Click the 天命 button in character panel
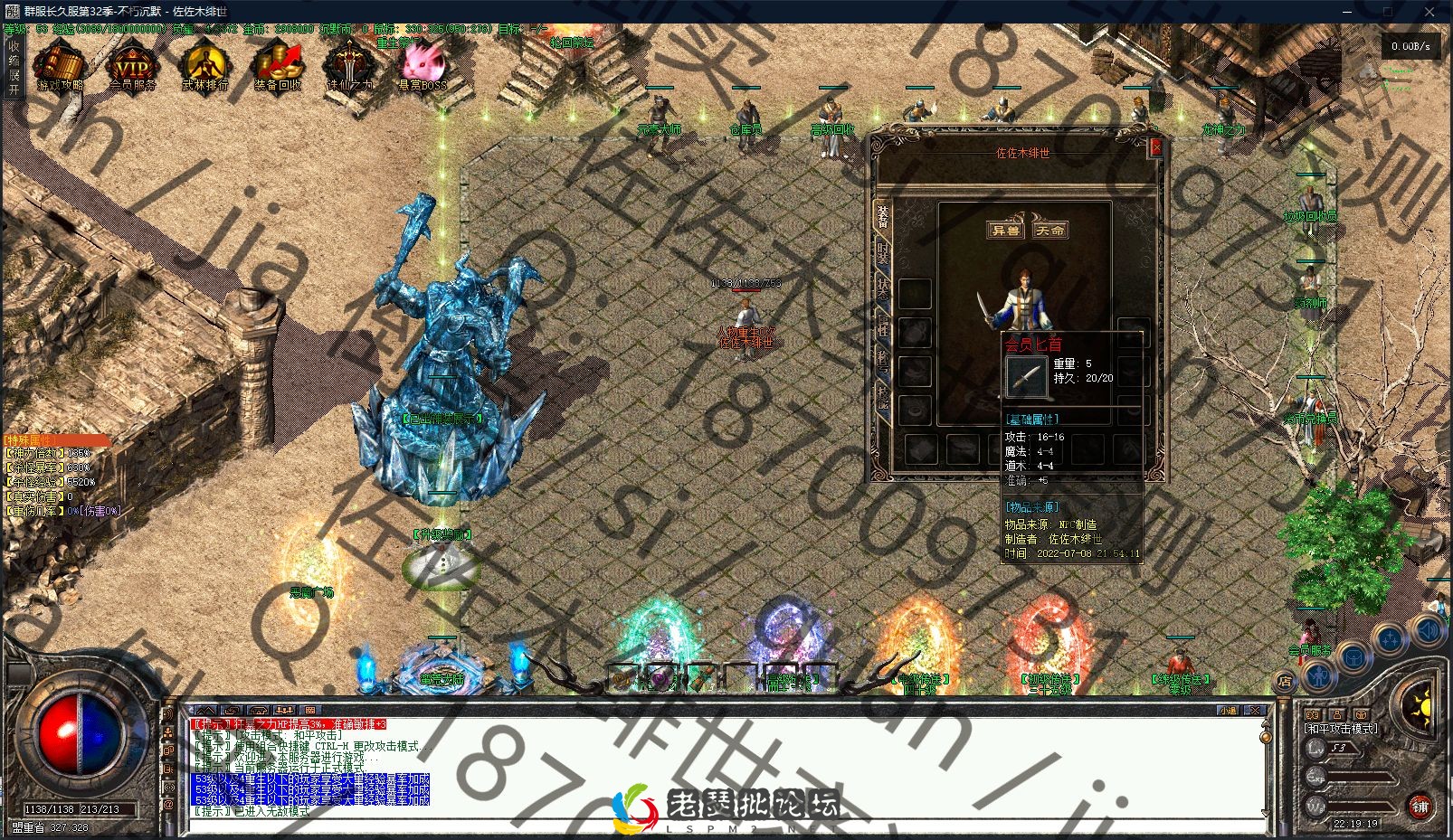Viewport: 1453px width, 840px height. [x=1049, y=230]
